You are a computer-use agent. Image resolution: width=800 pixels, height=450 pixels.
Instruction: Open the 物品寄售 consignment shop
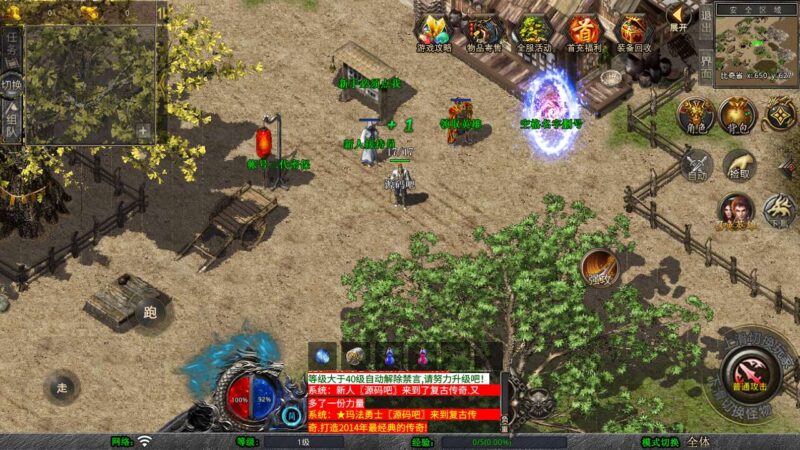coord(483,31)
